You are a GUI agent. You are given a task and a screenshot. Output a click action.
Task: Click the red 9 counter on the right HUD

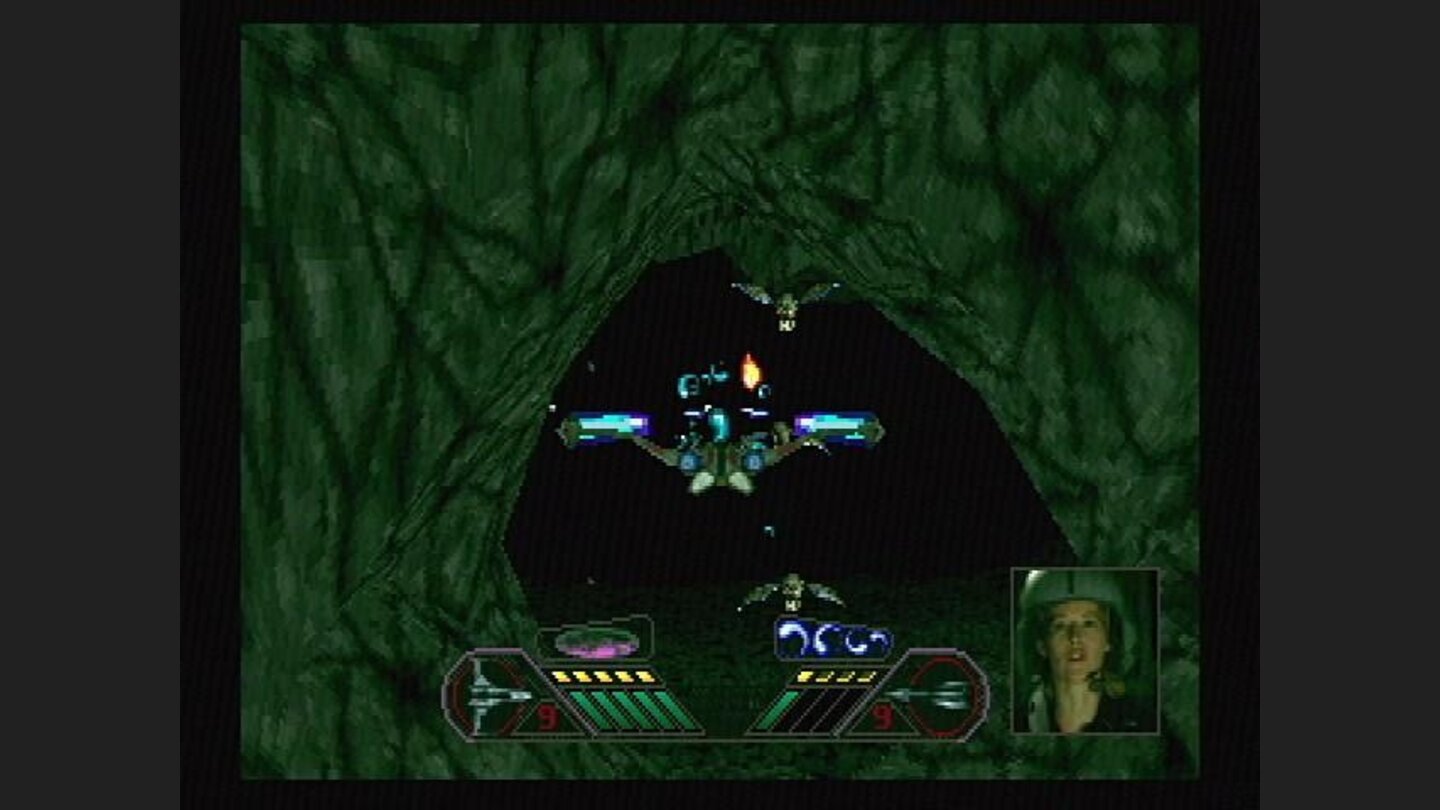pos(884,714)
